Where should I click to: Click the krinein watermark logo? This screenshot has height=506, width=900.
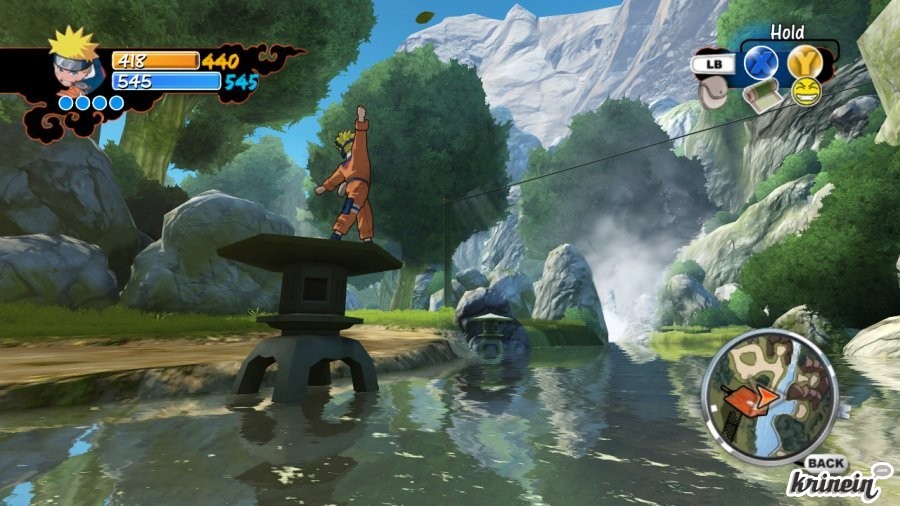(x=837, y=480)
